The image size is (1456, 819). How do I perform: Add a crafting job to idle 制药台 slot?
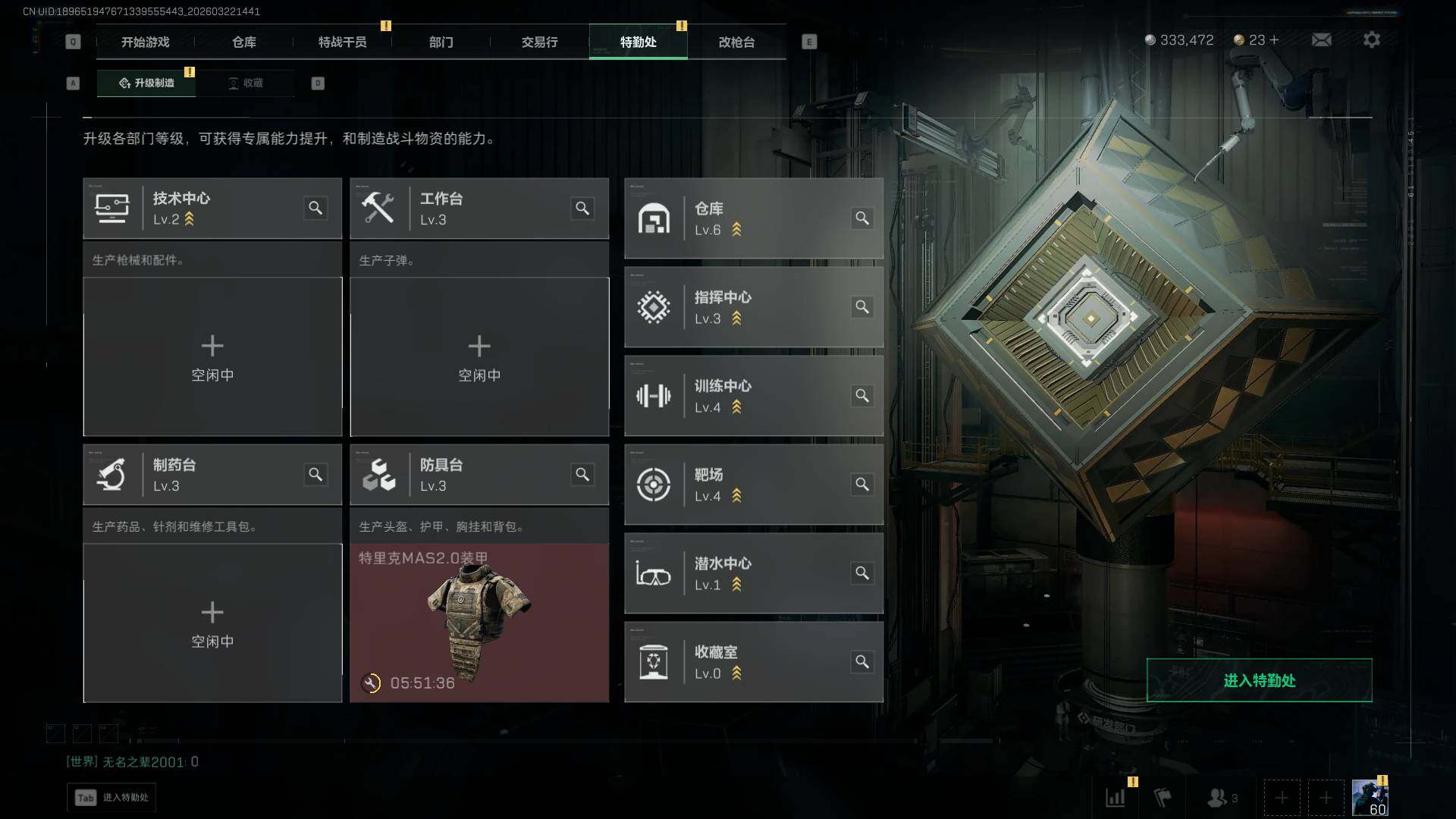[x=212, y=623]
